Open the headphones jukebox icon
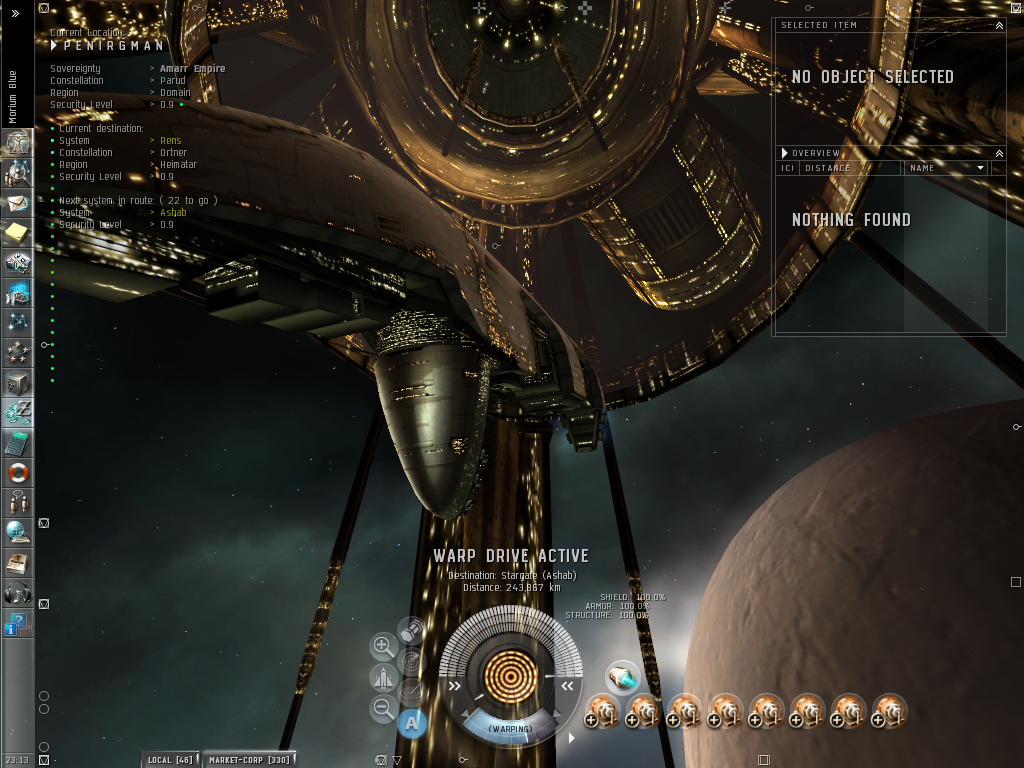Viewport: 1024px width, 768px height. pyautogui.click(x=17, y=592)
